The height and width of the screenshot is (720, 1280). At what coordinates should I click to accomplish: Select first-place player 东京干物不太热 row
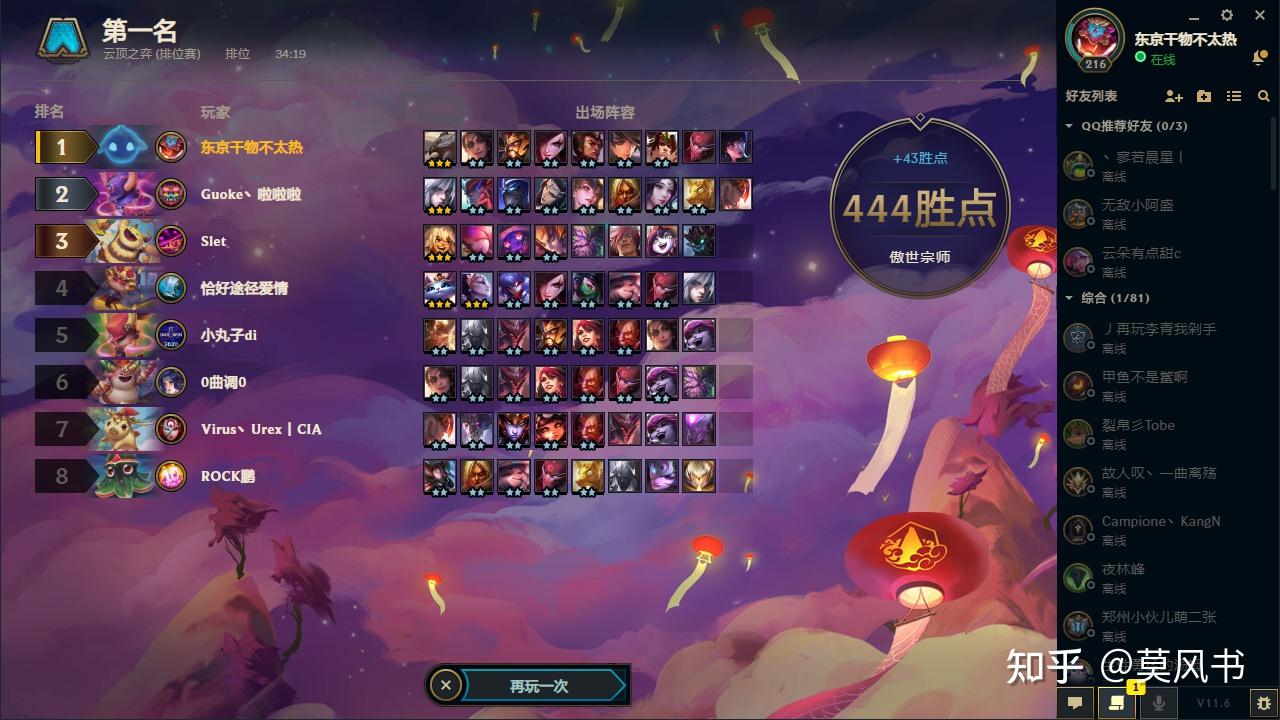252,147
